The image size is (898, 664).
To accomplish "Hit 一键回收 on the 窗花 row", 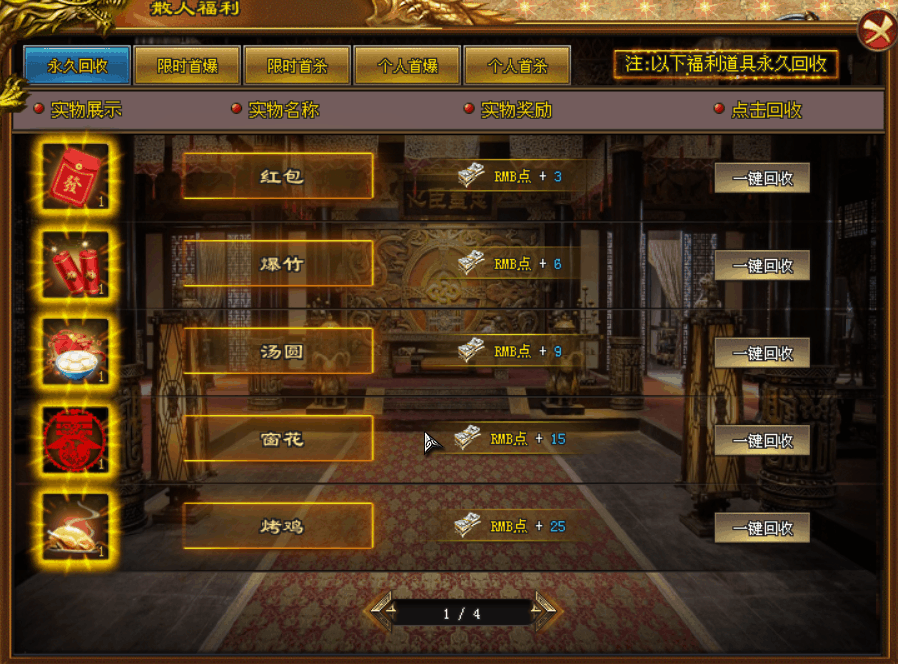I will coord(762,440).
